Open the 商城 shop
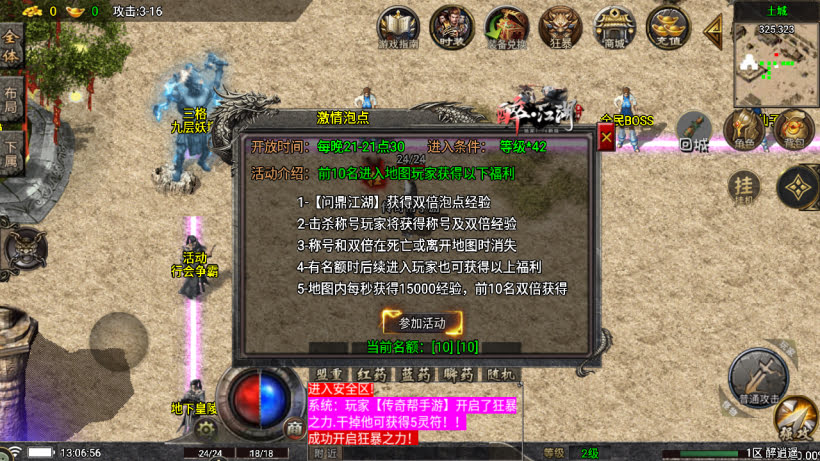The image size is (820, 461). coord(613,28)
